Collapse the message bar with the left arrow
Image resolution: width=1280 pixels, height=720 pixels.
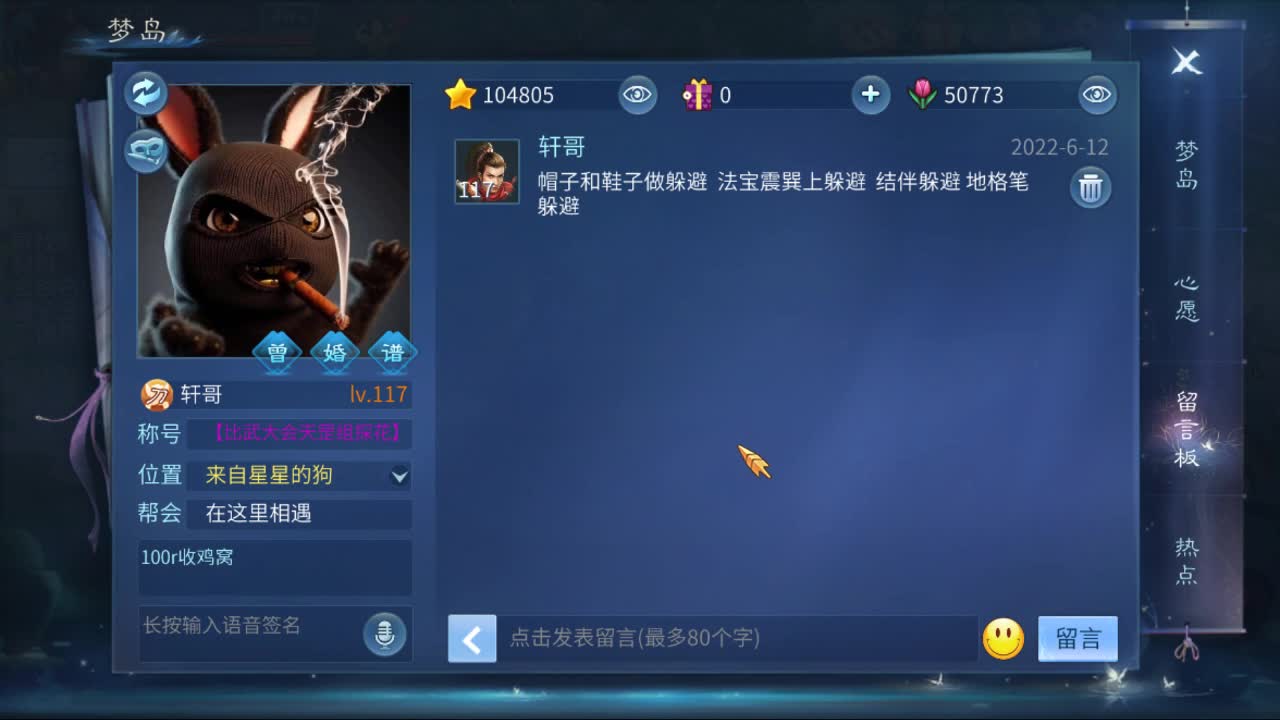(x=472, y=639)
